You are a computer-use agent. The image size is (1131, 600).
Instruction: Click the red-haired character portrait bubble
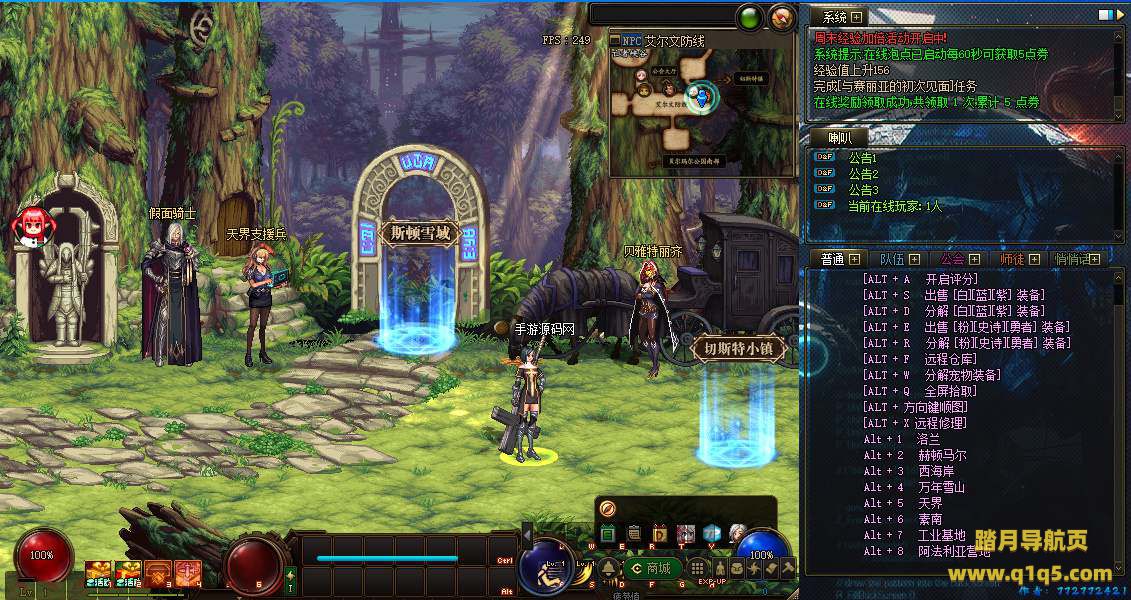(31, 226)
